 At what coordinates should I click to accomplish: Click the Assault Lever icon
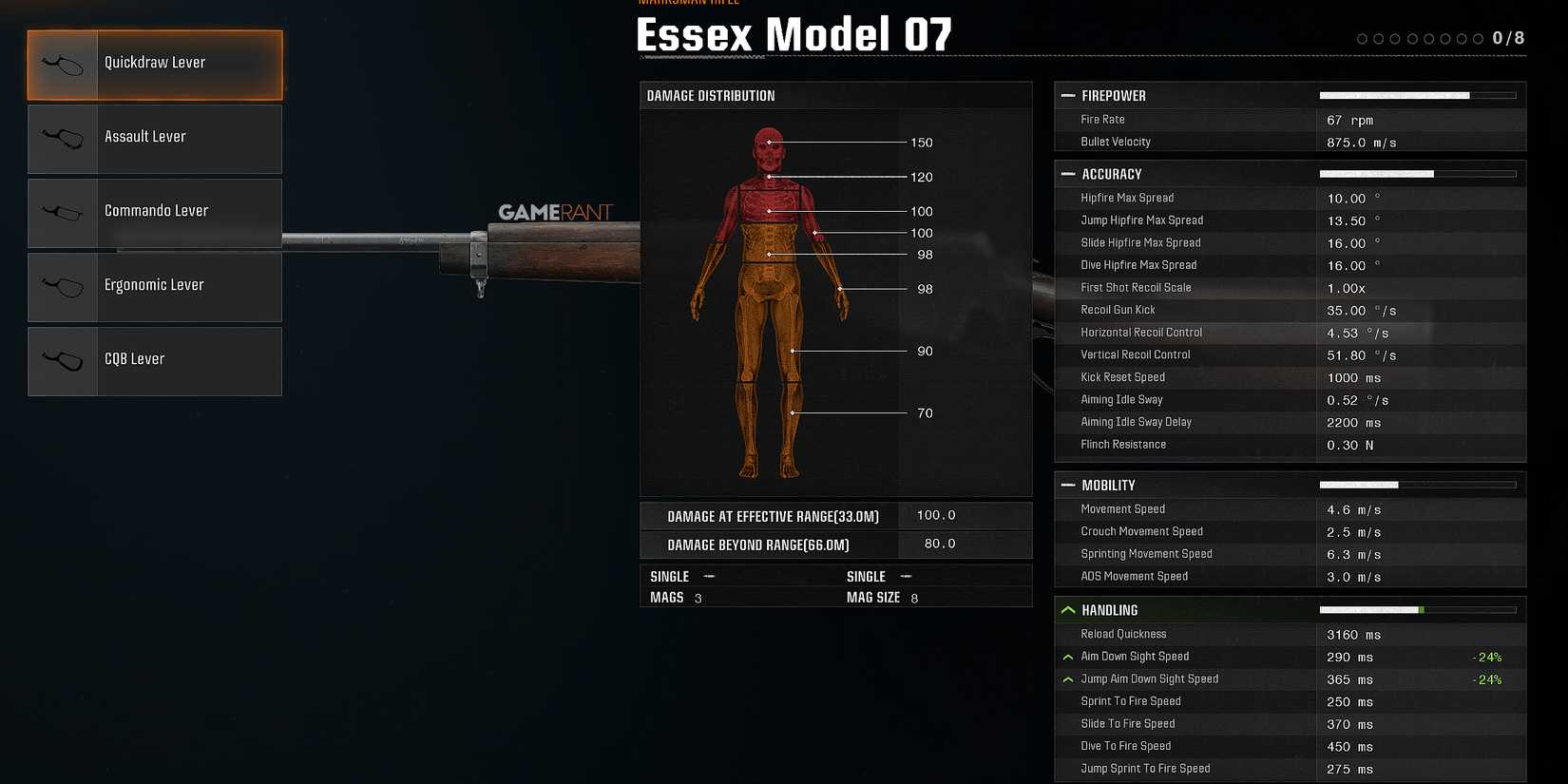click(63, 138)
